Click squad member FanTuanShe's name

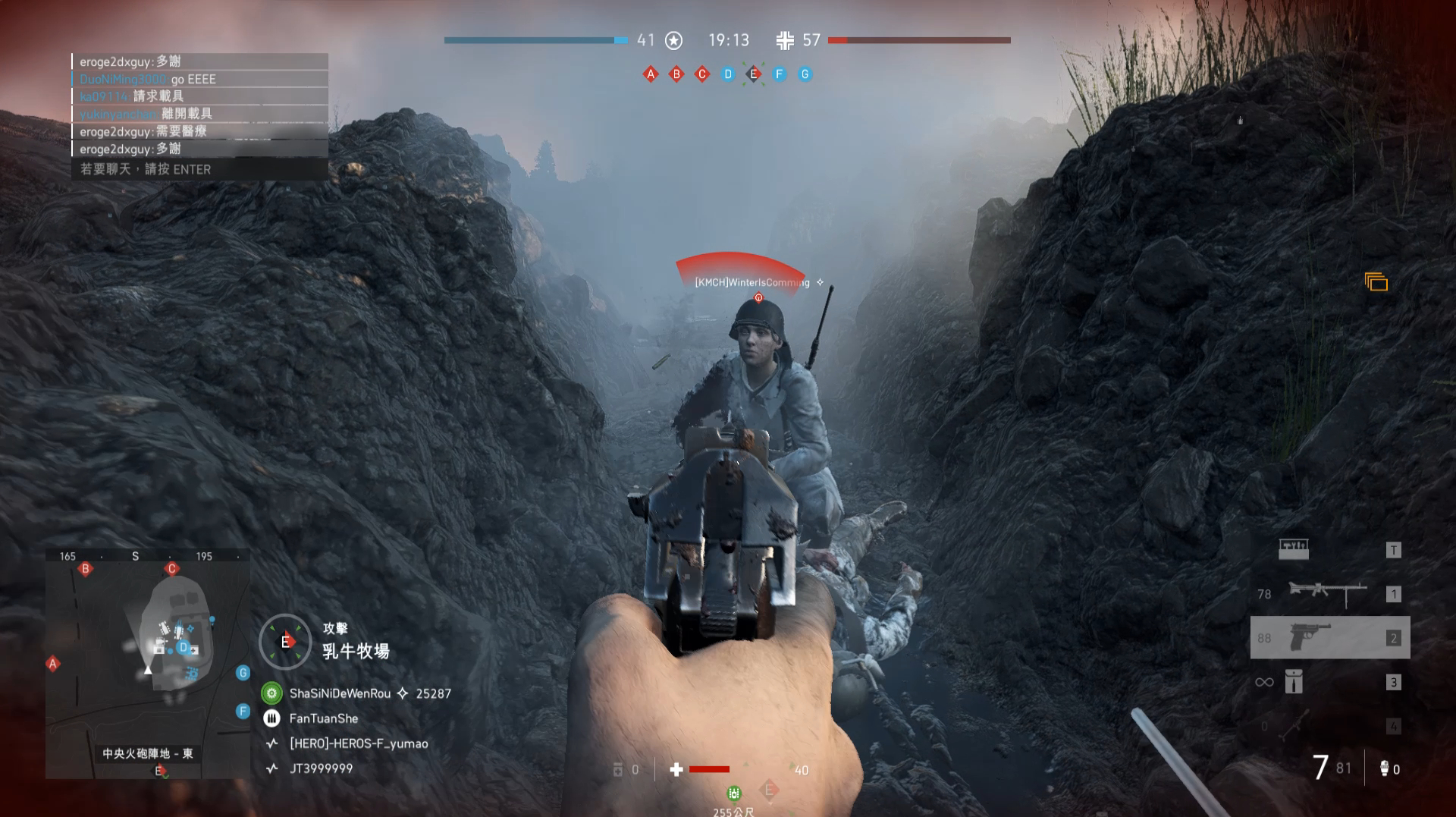tap(323, 718)
